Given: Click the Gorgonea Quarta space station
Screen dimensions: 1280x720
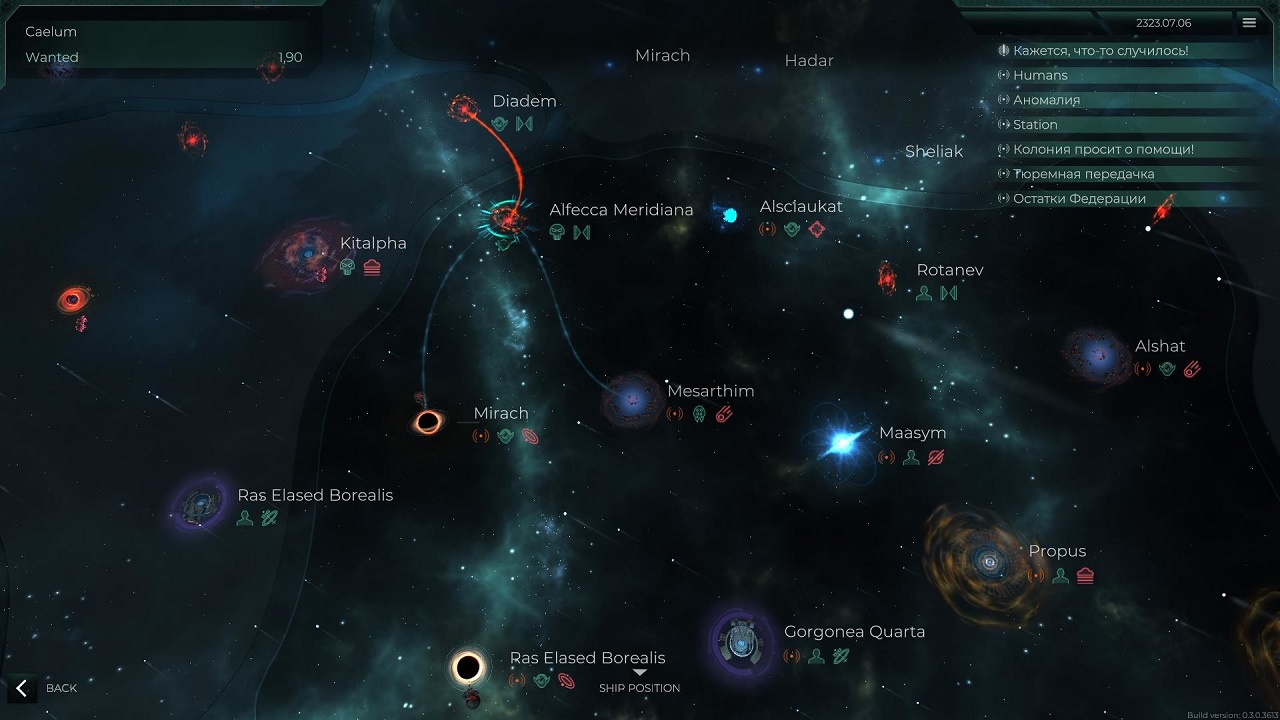Looking at the screenshot, I should (739, 645).
